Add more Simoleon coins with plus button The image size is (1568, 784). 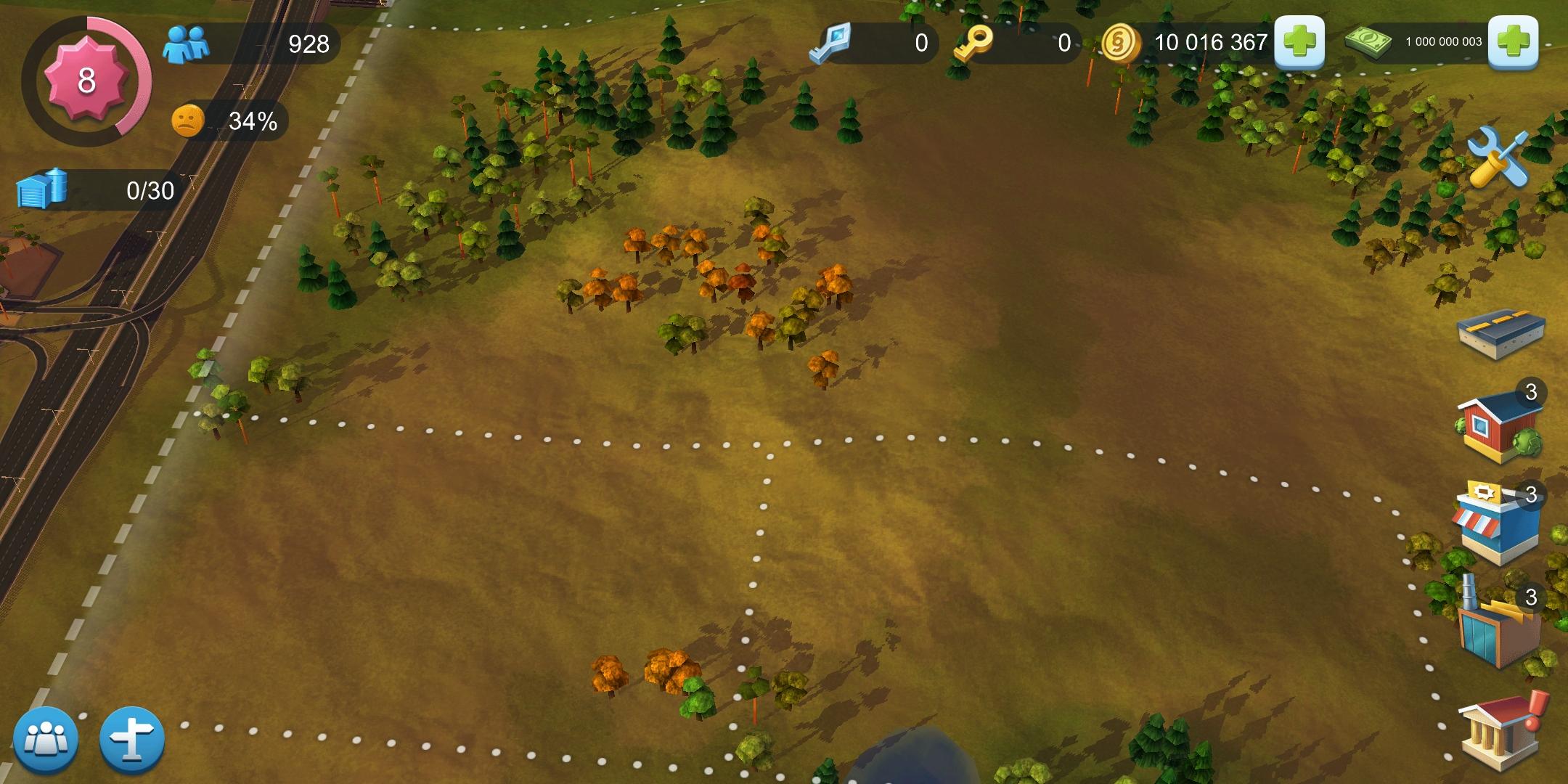pos(1299,43)
